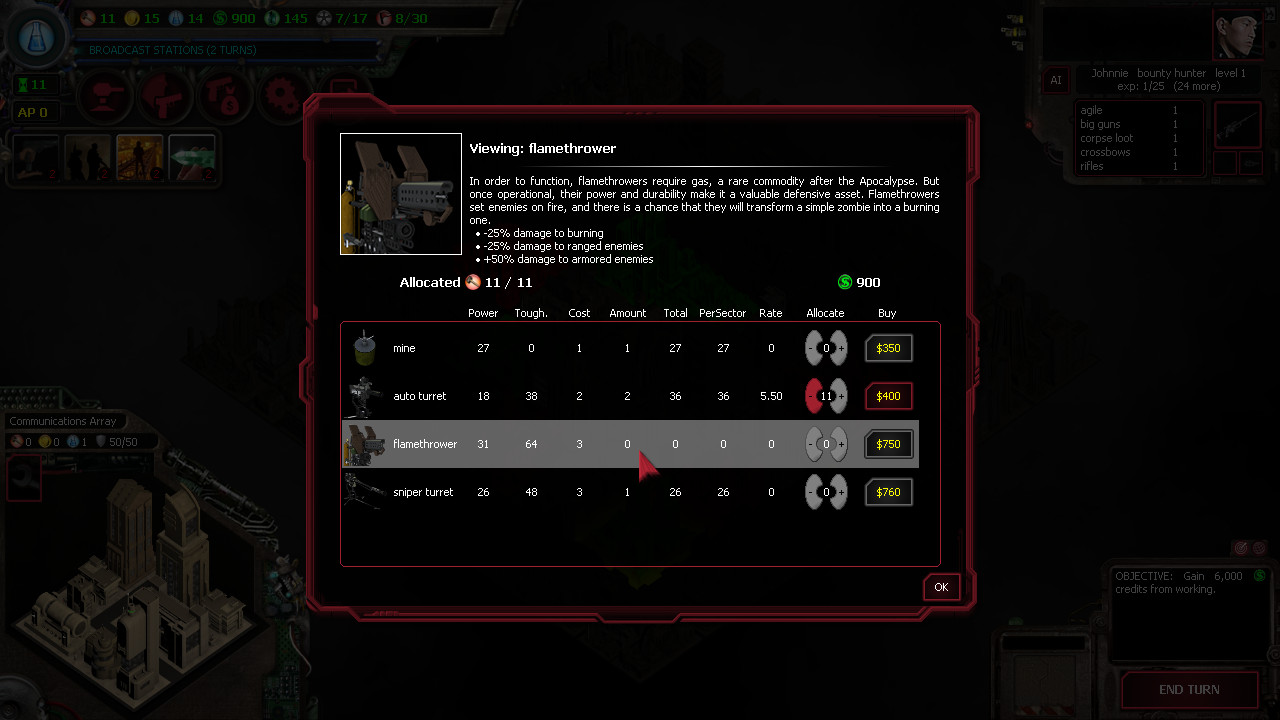Click Johnnie's portrait
The image size is (1280, 720).
(x=1237, y=33)
